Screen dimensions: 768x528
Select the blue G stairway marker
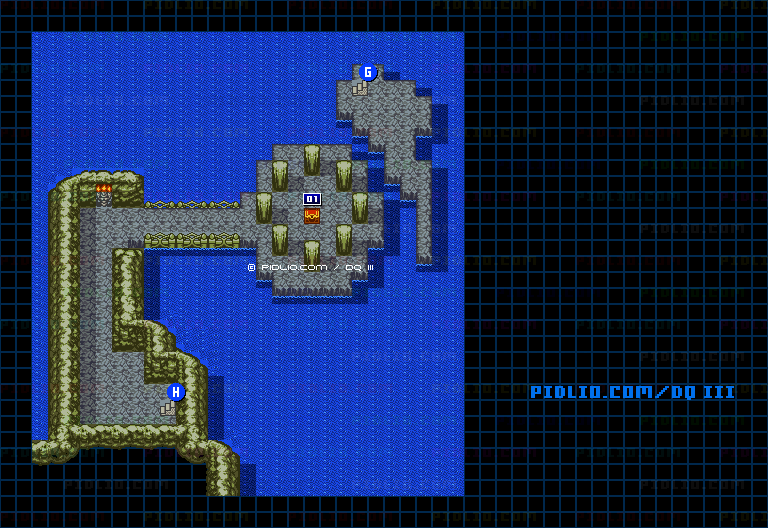[368, 72]
